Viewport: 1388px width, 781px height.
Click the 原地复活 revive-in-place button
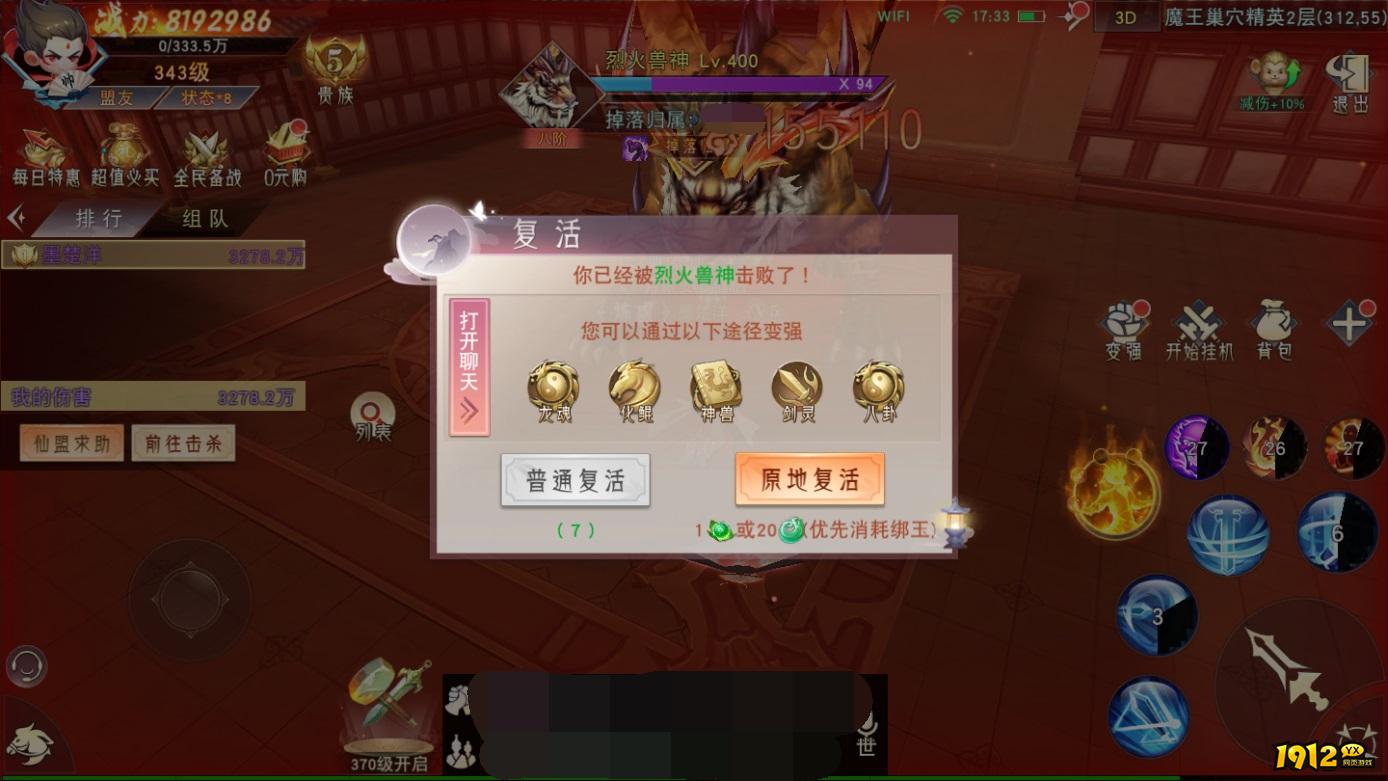click(x=812, y=479)
